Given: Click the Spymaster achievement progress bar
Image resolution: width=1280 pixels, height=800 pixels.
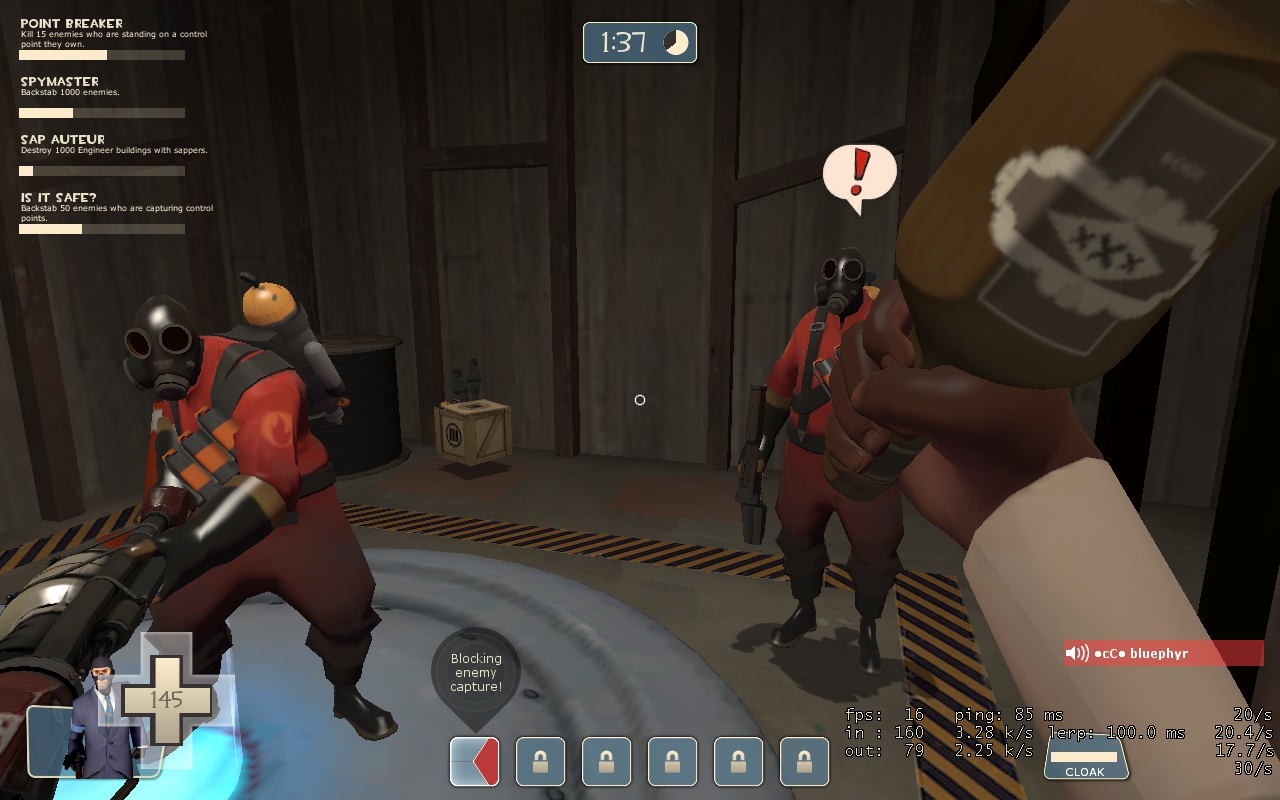Looking at the screenshot, I should pos(100,113).
